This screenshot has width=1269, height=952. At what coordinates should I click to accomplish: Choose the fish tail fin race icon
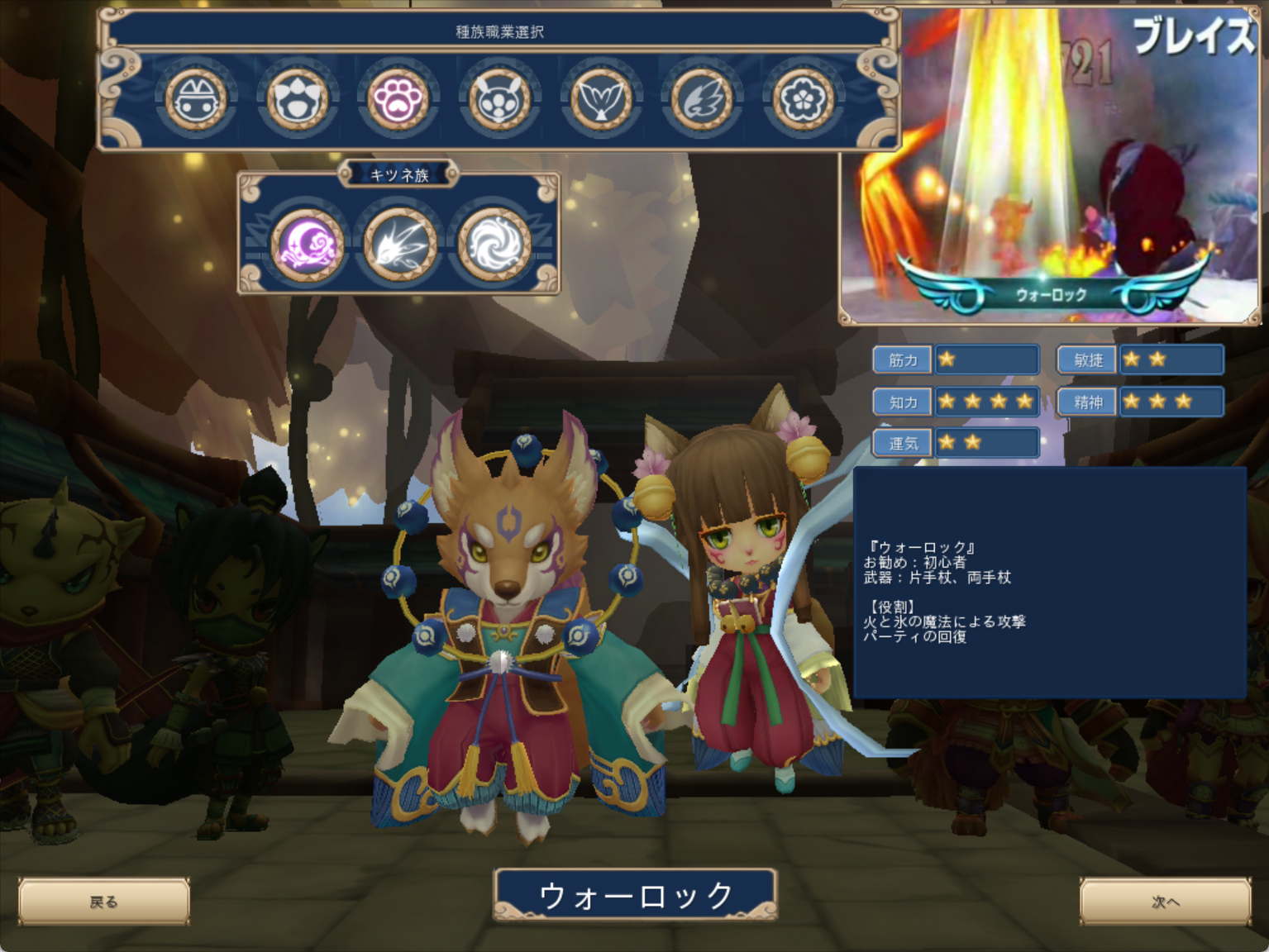click(601, 99)
